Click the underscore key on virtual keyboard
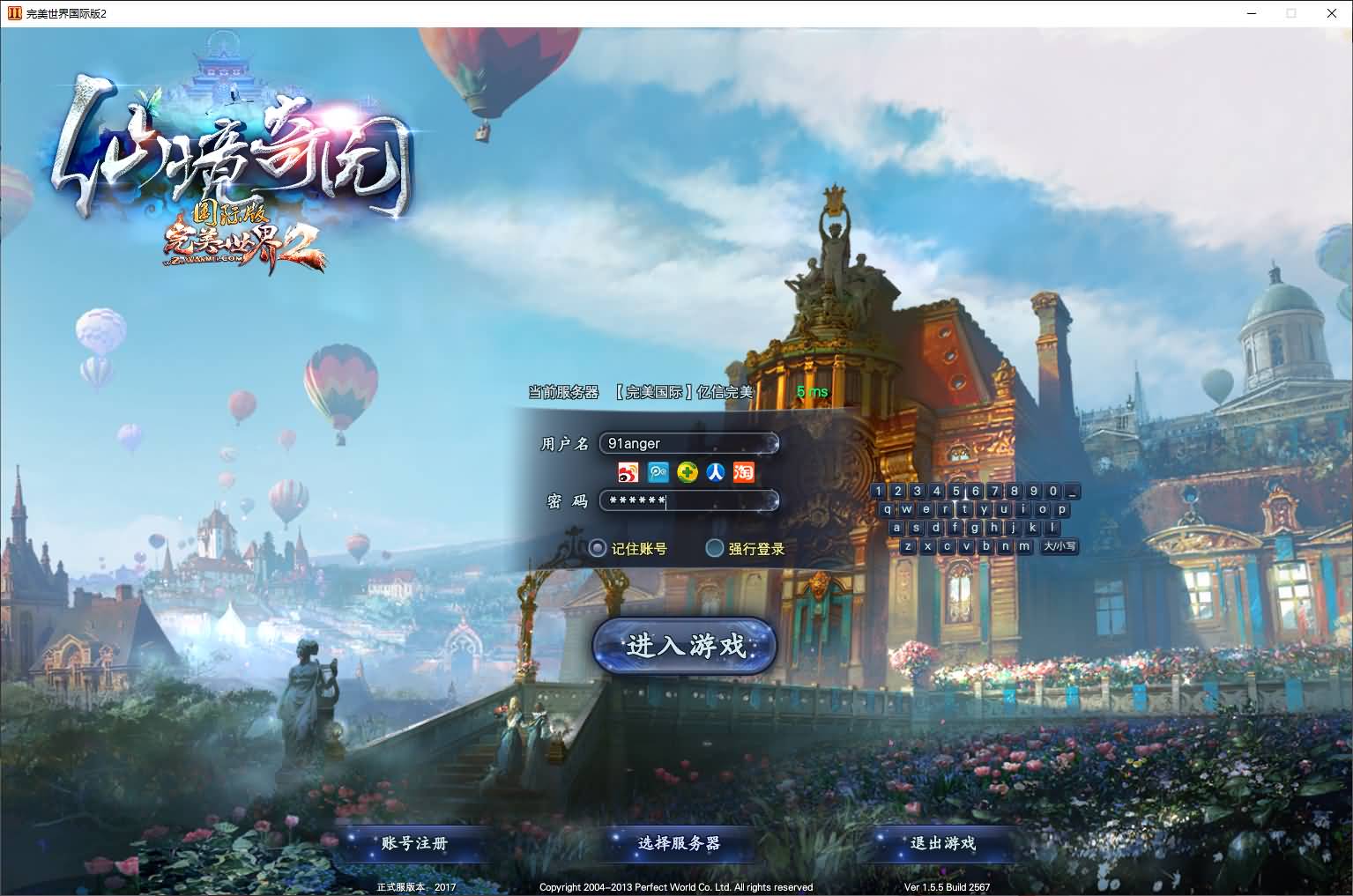This screenshot has height=896, width=1353. tap(1070, 492)
